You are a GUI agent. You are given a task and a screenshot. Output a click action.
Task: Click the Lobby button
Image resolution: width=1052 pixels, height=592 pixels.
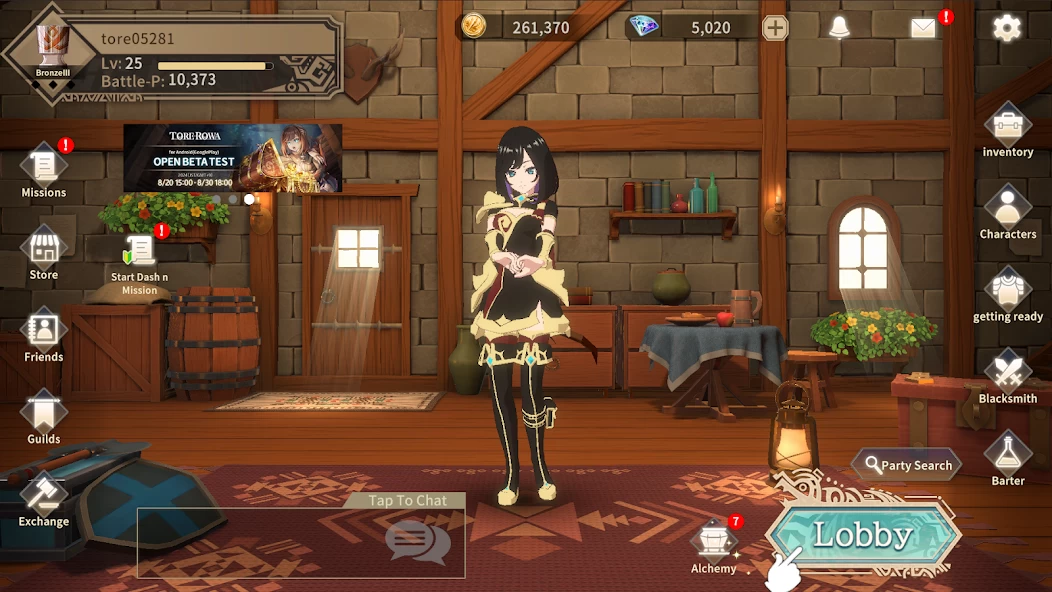(862, 535)
